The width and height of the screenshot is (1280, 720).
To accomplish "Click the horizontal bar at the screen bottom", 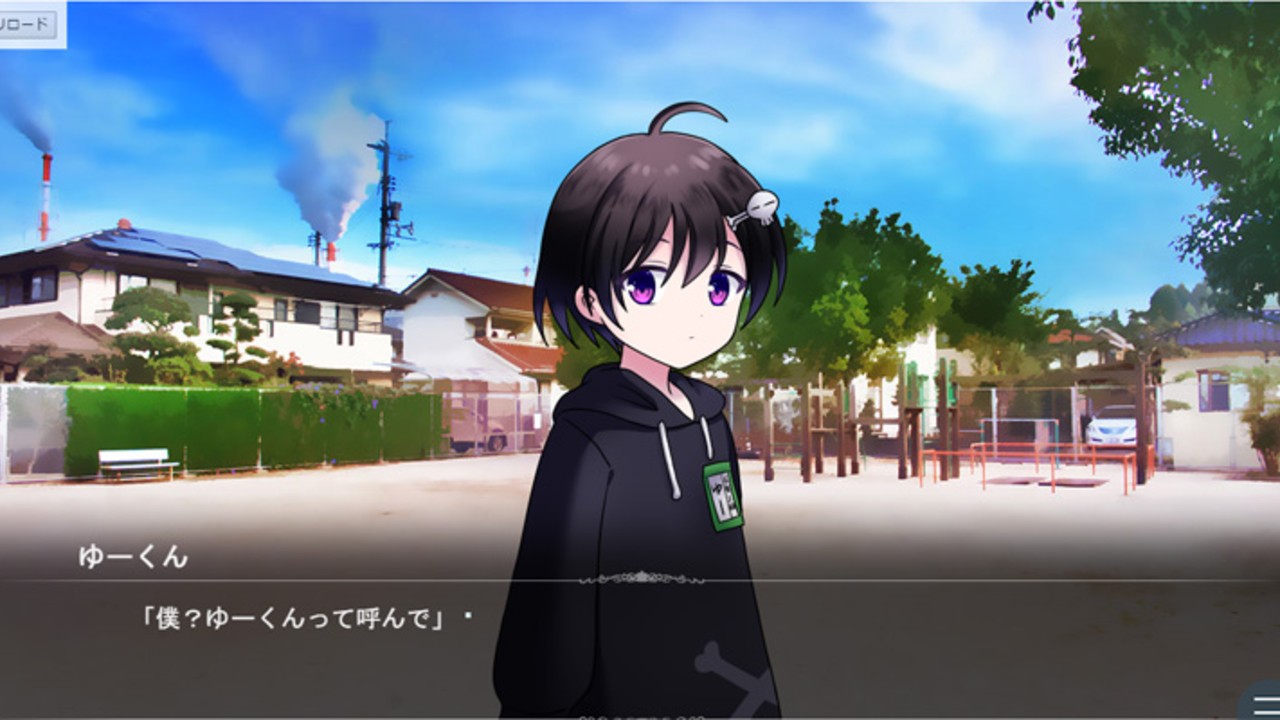I will pyautogui.click(x=640, y=716).
